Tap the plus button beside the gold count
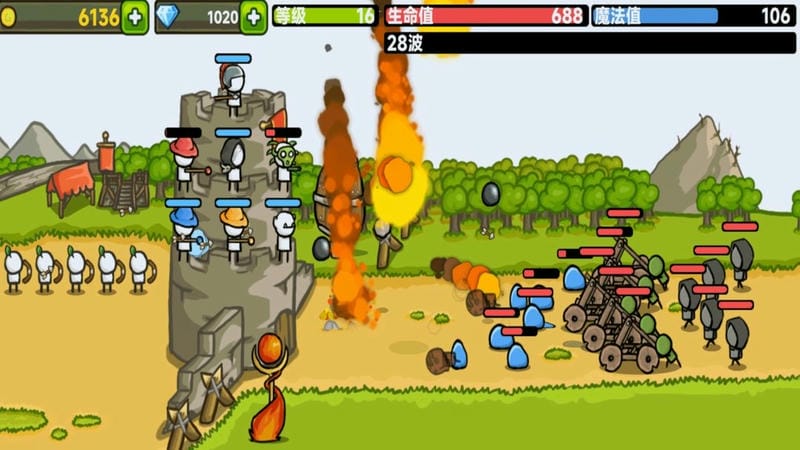 pyautogui.click(x=135, y=17)
